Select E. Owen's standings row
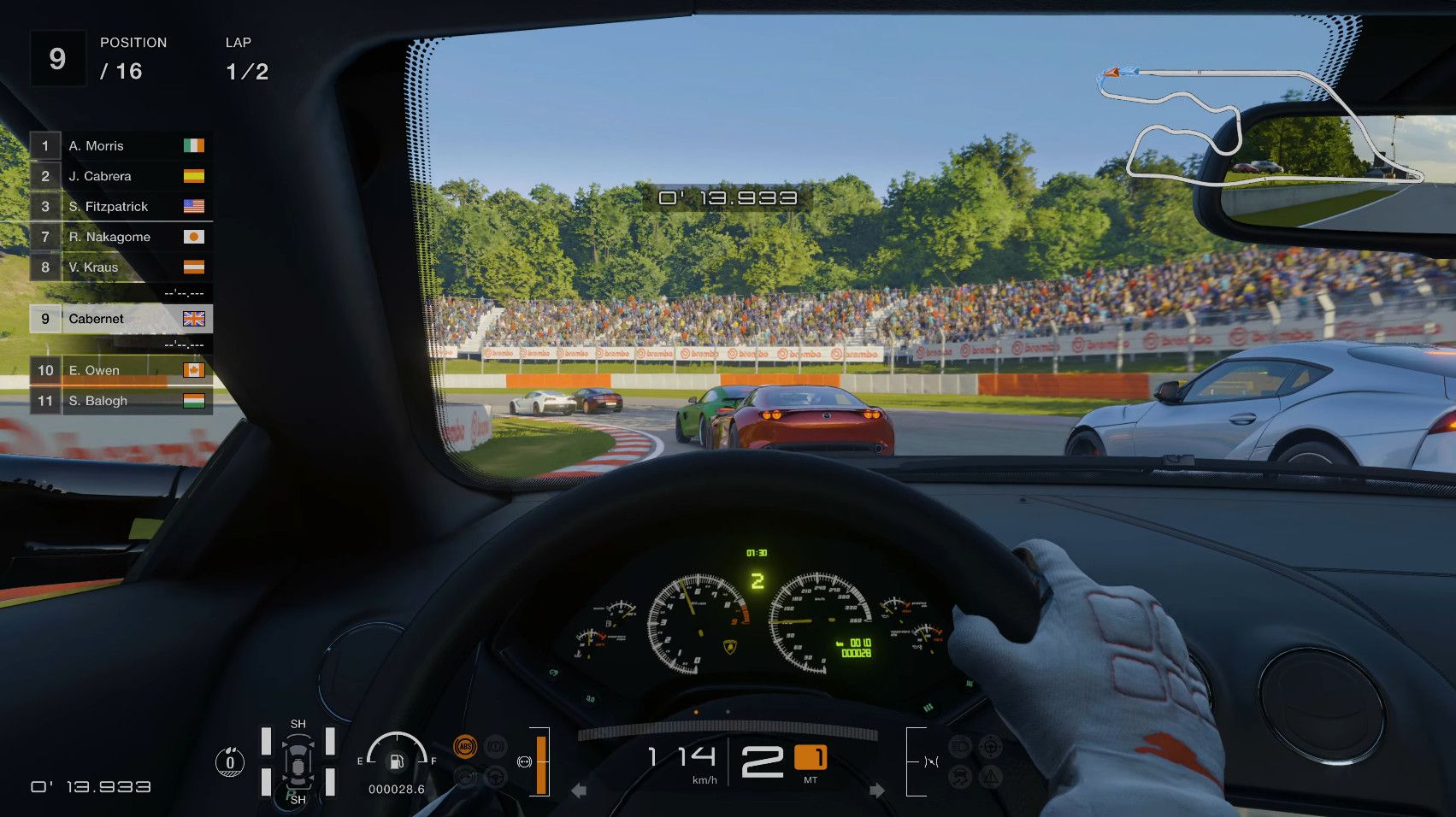This screenshot has width=1456, height=817. (x=121, y=371)
